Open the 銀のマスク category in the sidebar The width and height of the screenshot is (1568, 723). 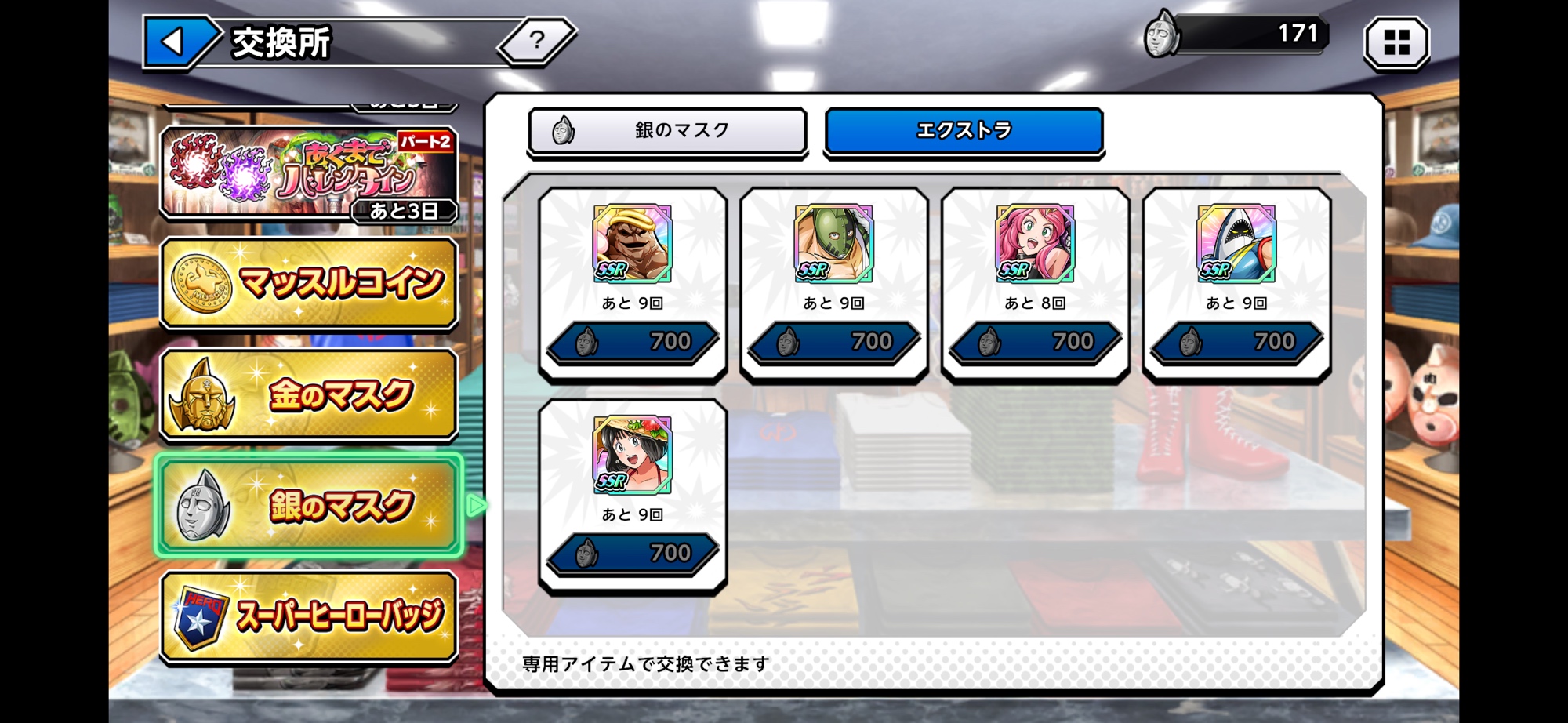[x=309, y=505]
